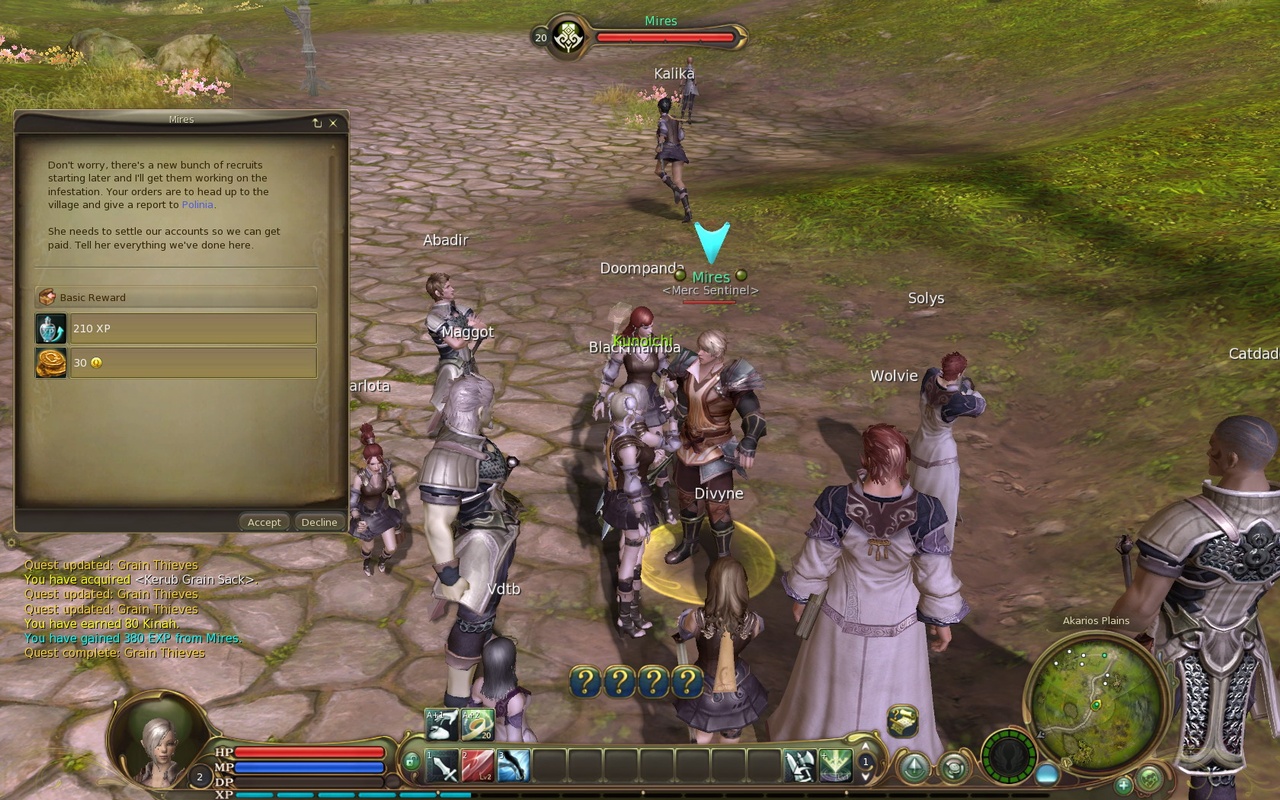Toggle the blue orb beside the minimap
1280x800 pixels.
(1047, 774)
